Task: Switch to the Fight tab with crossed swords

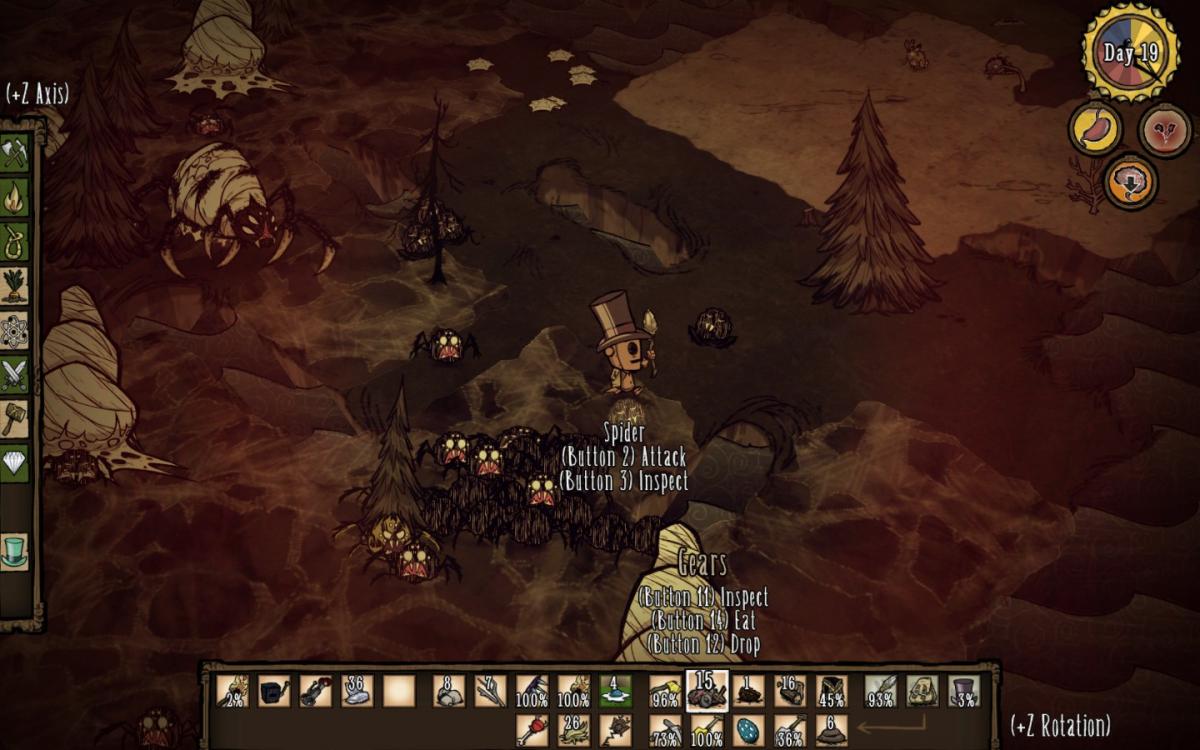Action: 15,374
